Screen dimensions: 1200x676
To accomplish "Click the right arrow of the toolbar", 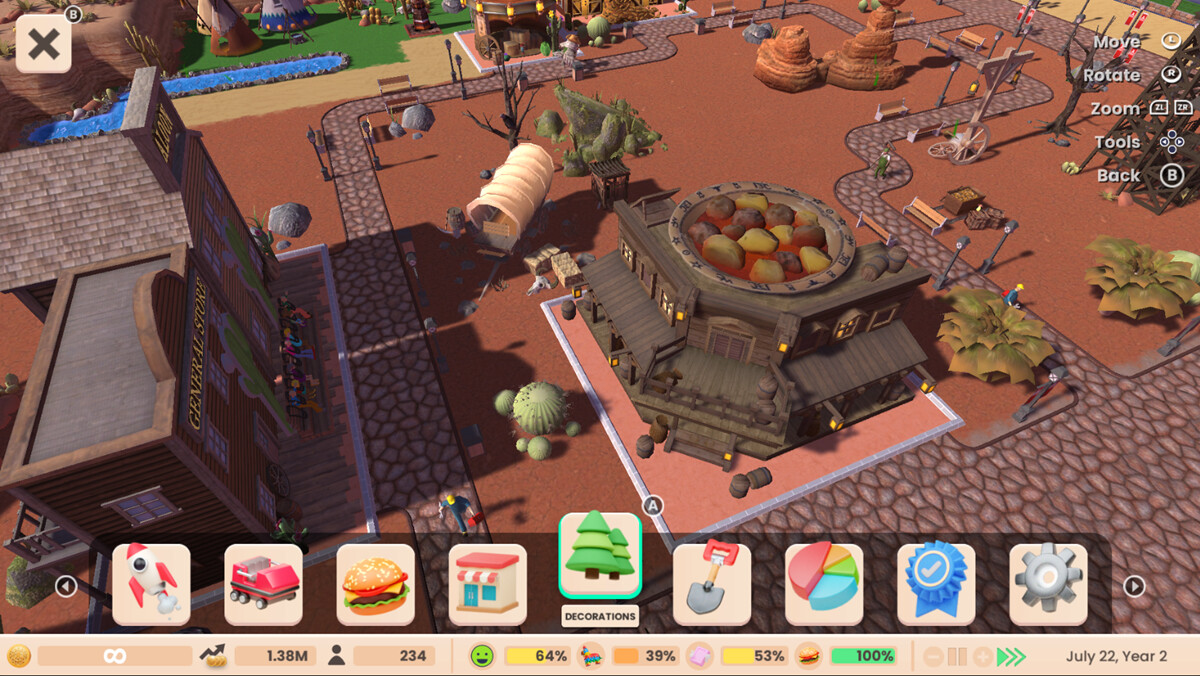I will pyautogui.click(x=1134, y=586).
